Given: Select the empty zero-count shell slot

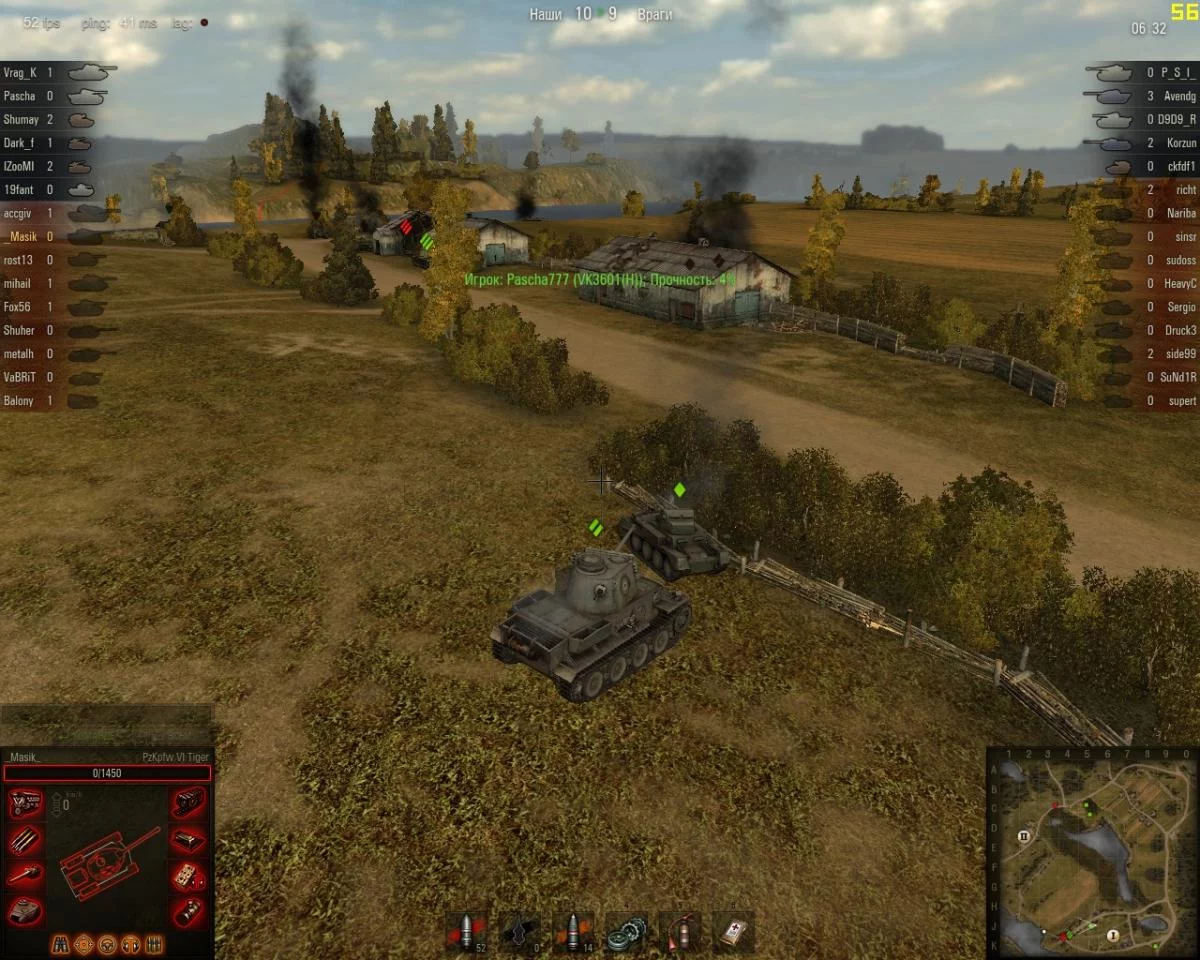Looking at the screenshot, I should (520, 931).
